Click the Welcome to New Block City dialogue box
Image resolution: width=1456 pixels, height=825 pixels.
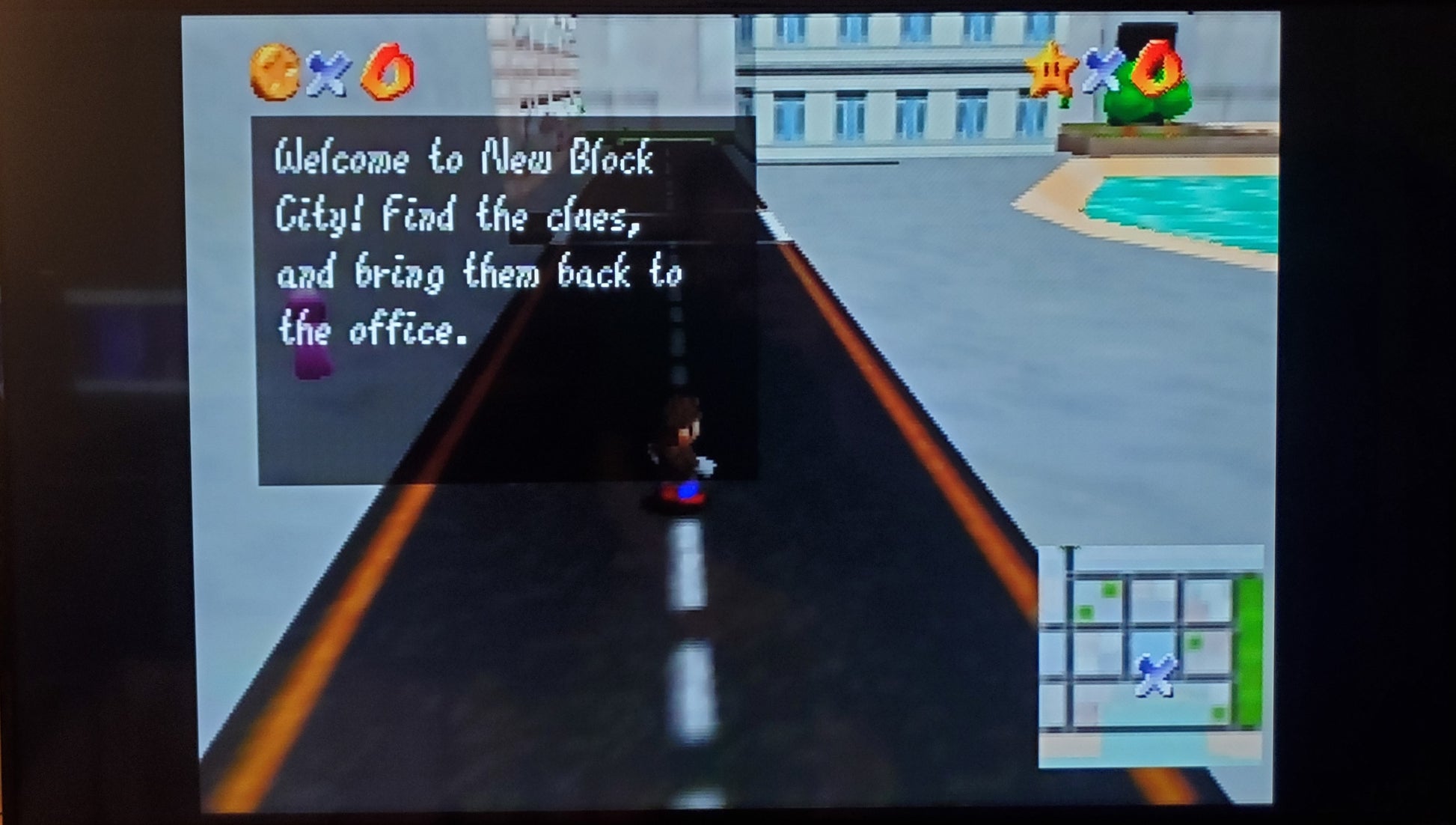coord(506,299)
